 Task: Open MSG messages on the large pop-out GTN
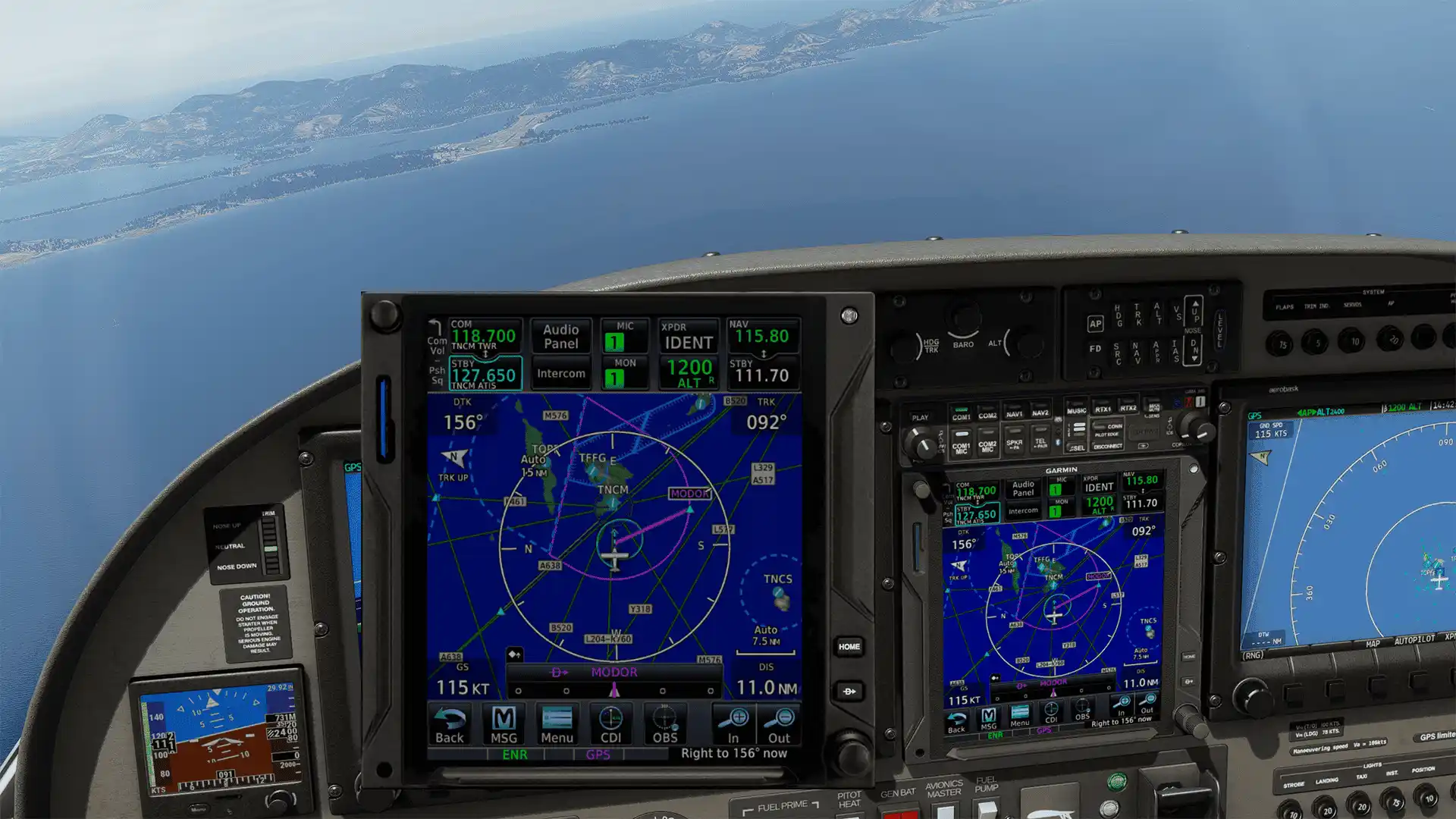(x=504, y=725)
